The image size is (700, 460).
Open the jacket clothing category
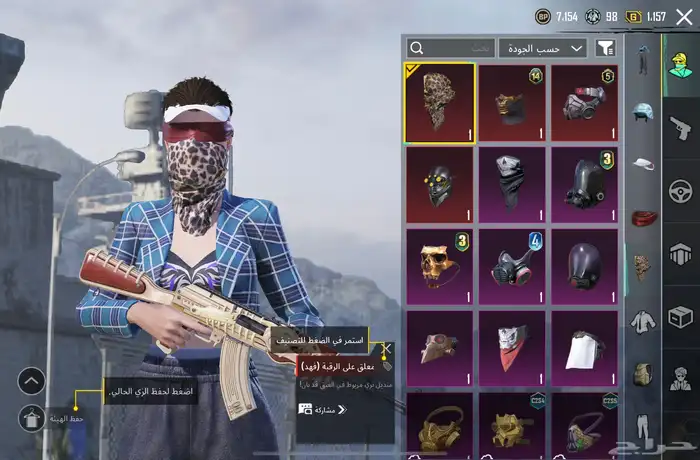(642, 322)
